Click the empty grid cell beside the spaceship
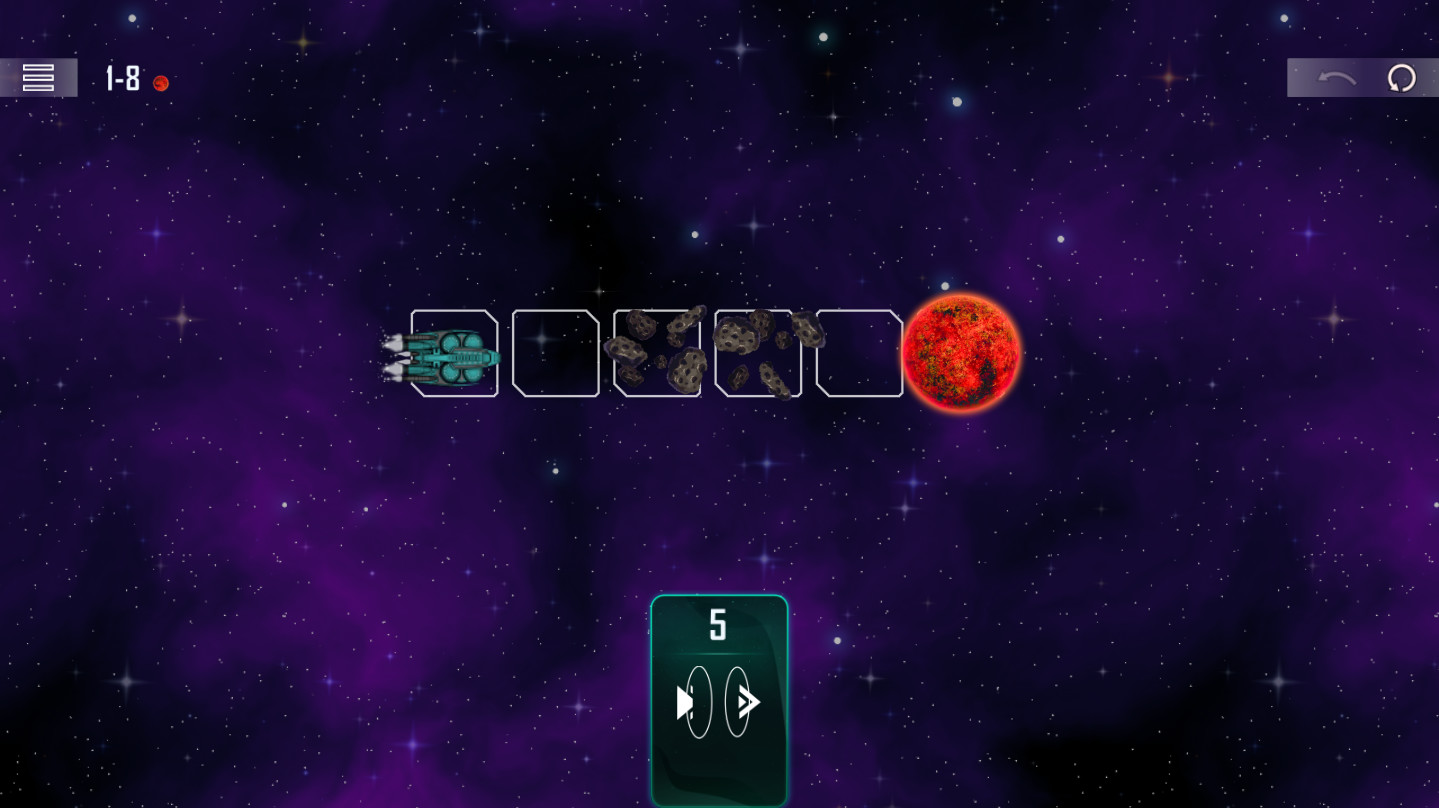Viewport: 1439px width, 808px height. 556,353
